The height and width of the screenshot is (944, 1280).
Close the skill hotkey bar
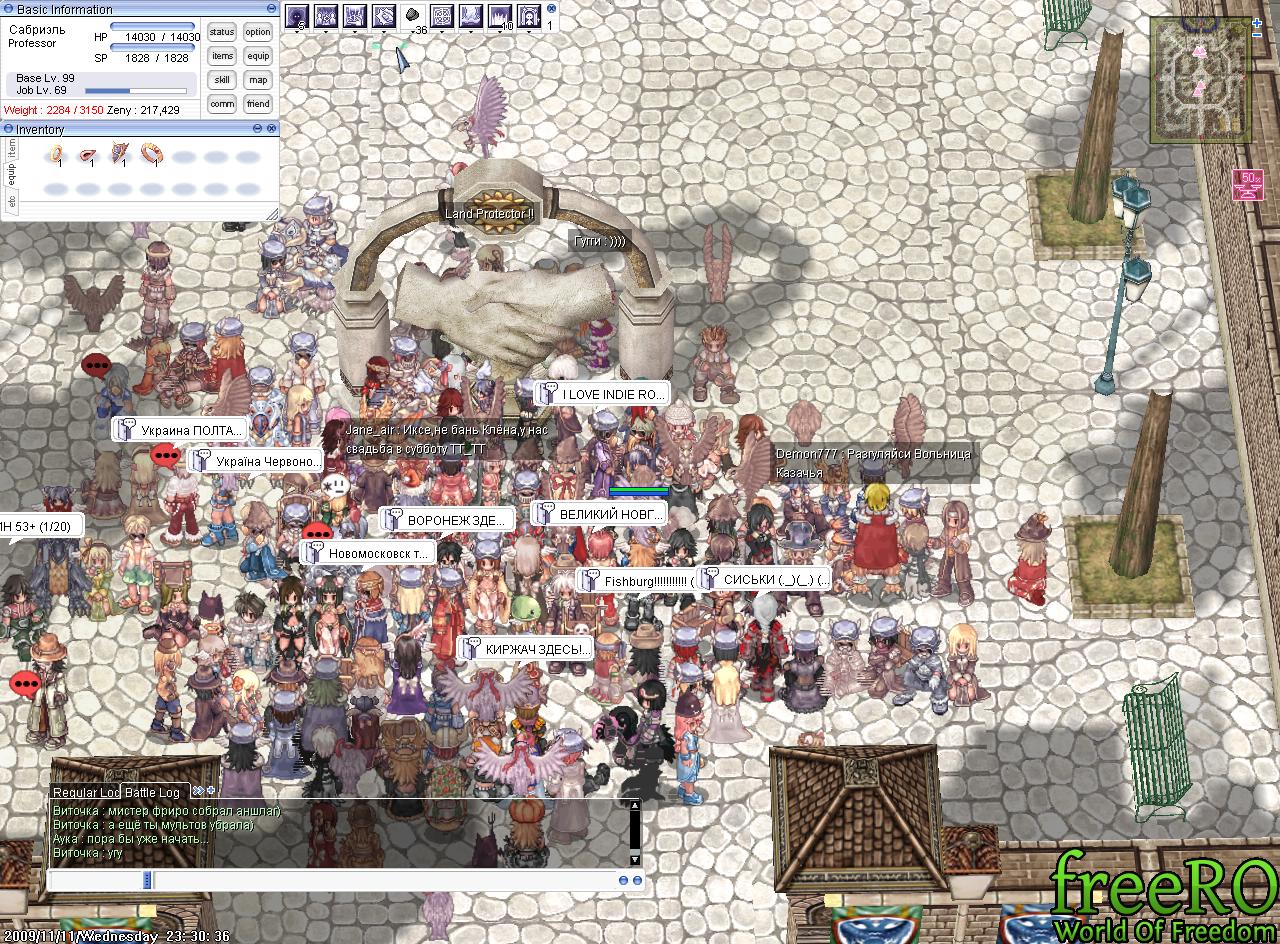551,9
